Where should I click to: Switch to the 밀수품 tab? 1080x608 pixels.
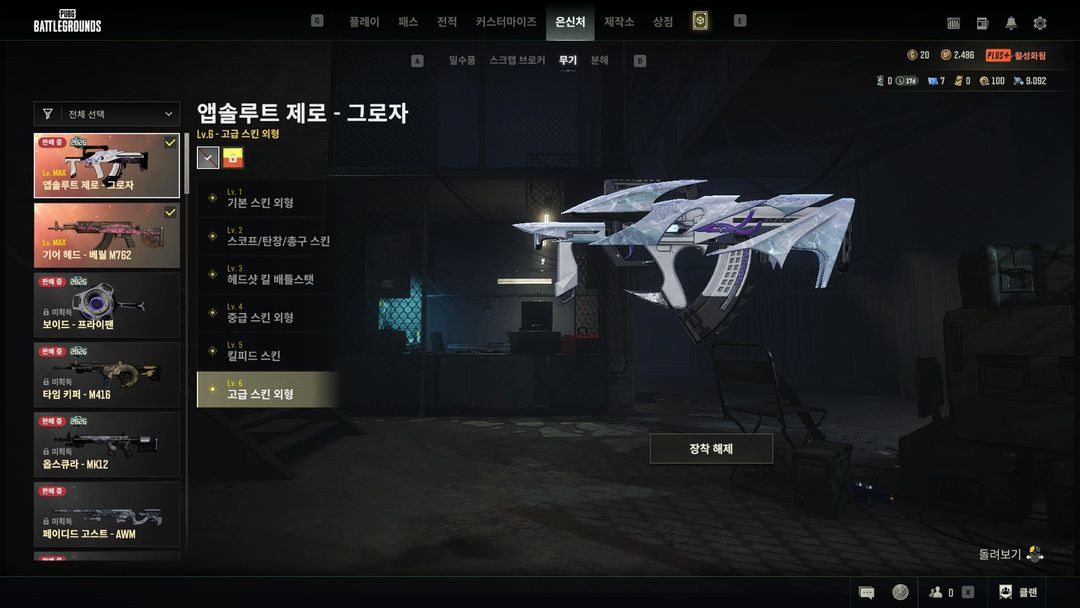tap(462, 61)
